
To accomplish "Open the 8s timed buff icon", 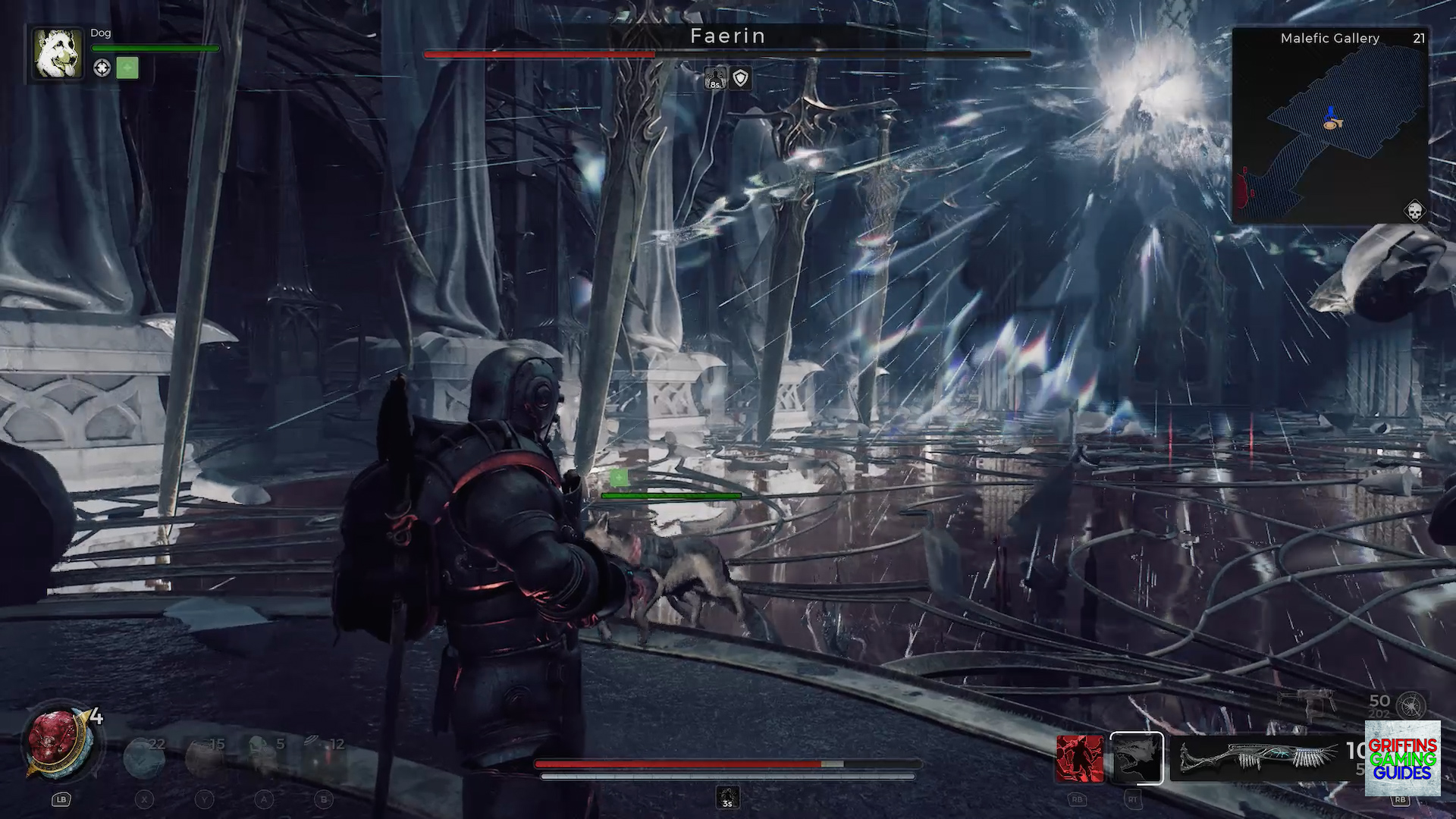I will tap(714, 79).
